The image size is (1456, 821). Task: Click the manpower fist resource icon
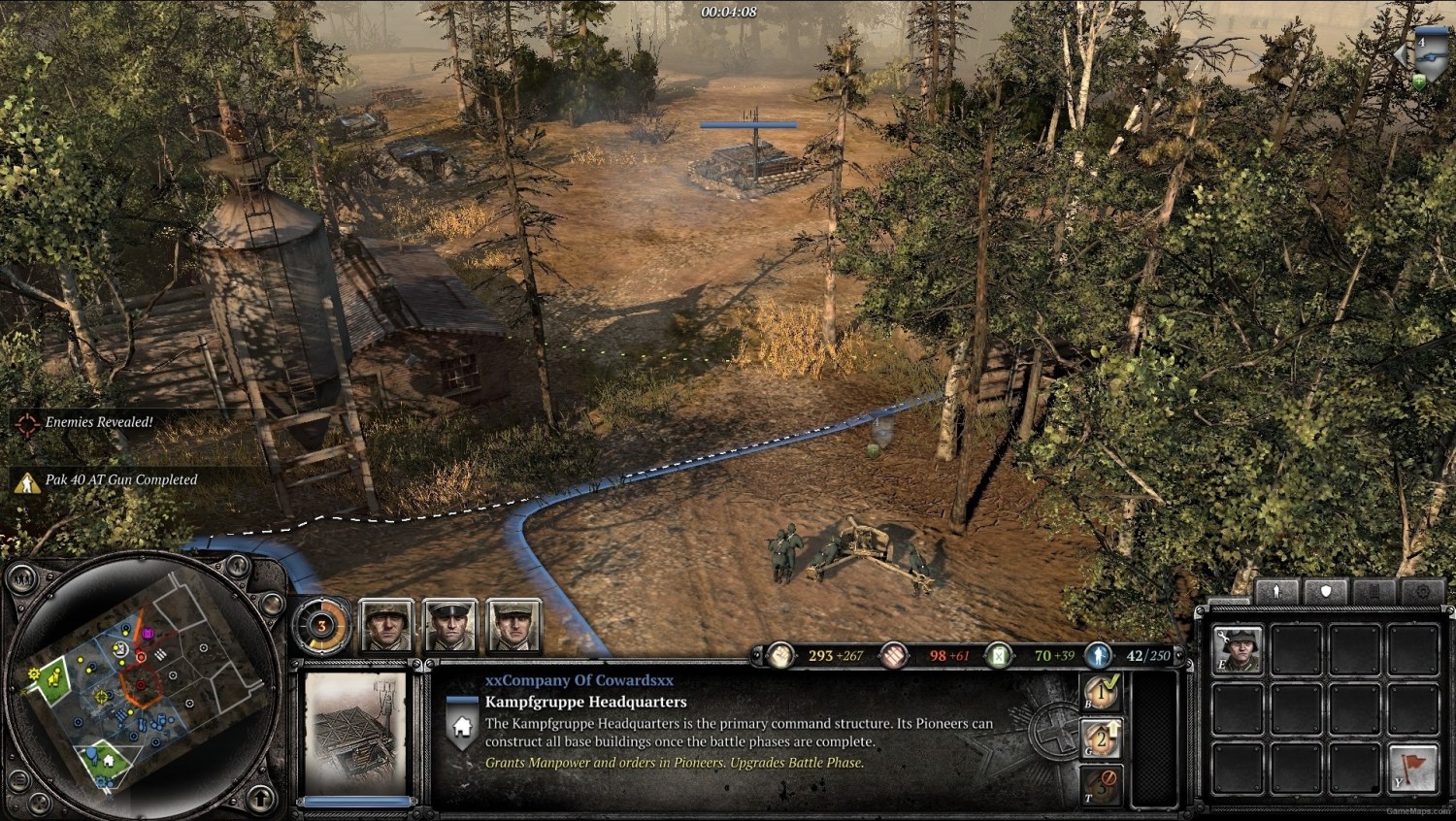point(781,657)
